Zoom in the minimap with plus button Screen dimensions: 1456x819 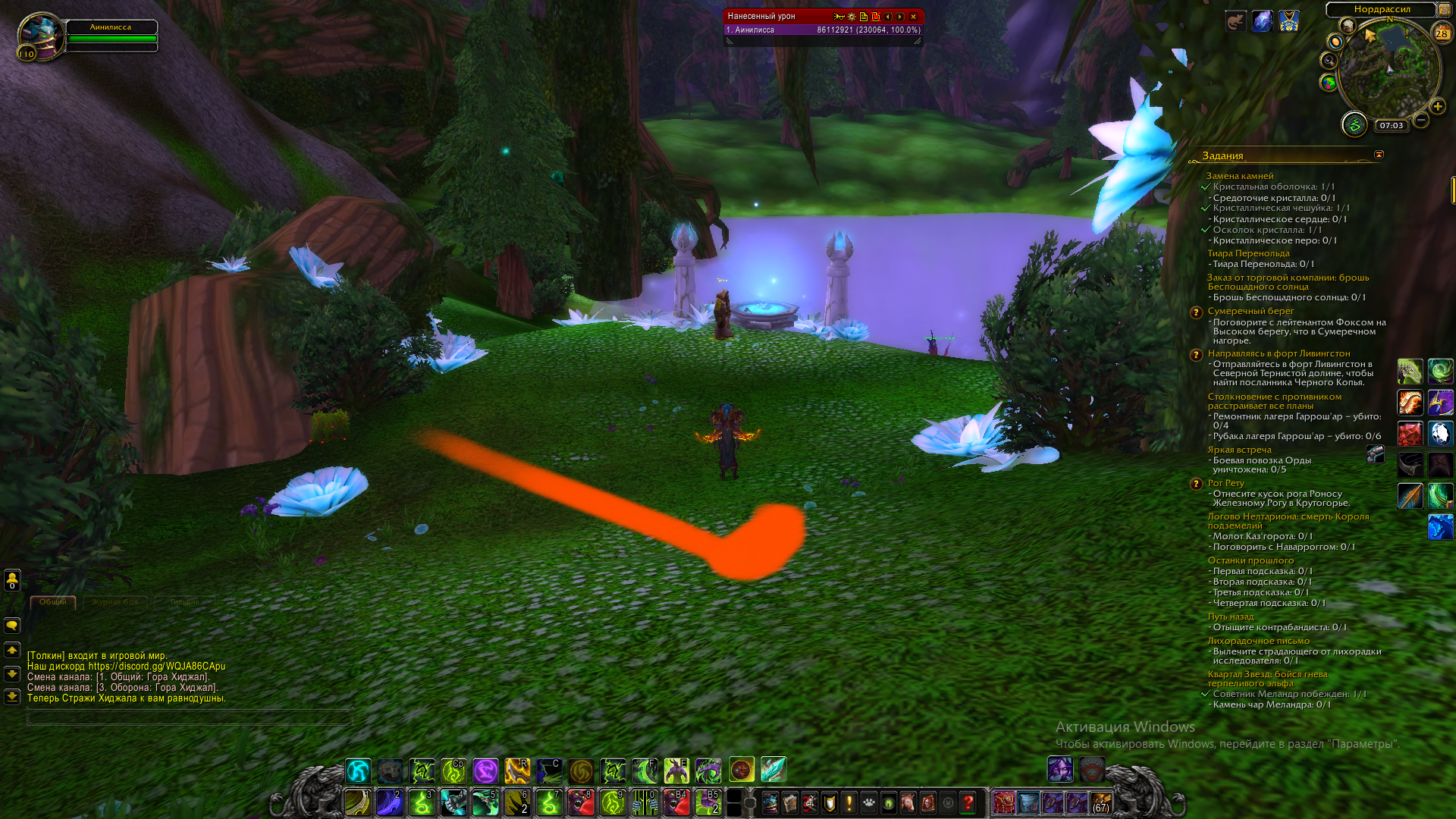pyautogui.click(x=1437, y=107)
